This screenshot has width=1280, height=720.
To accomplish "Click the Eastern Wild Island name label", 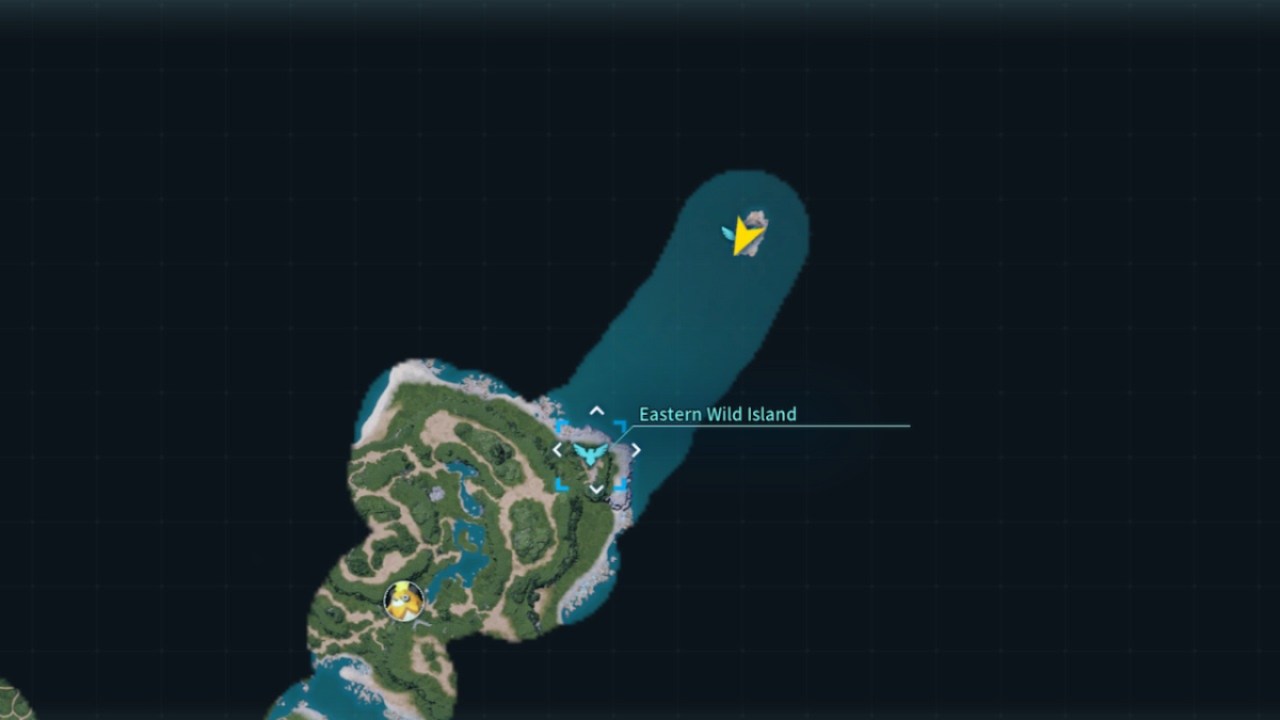I will 716,414.
